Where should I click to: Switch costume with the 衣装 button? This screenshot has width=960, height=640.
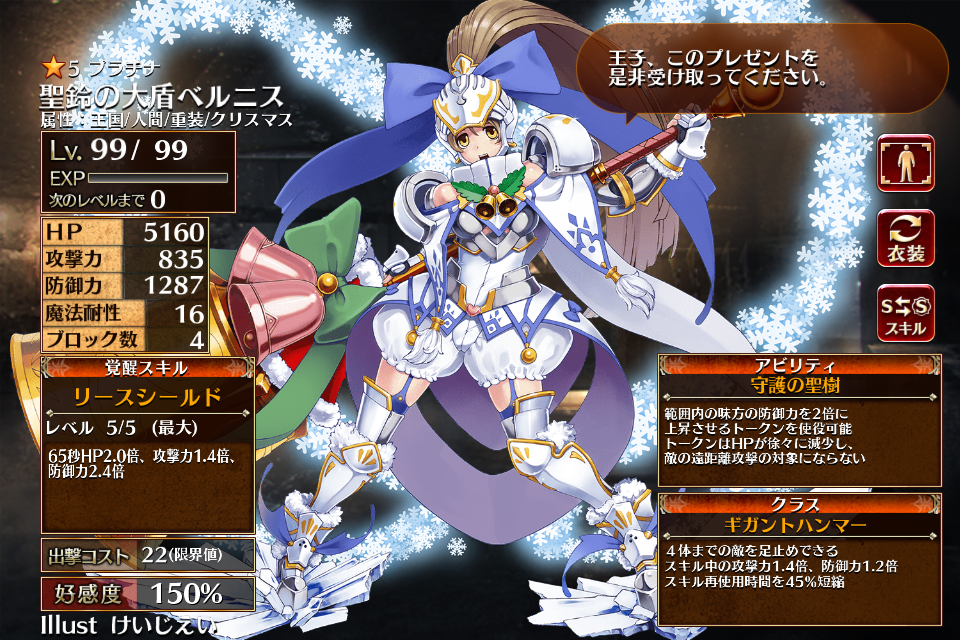pos(906,238)
